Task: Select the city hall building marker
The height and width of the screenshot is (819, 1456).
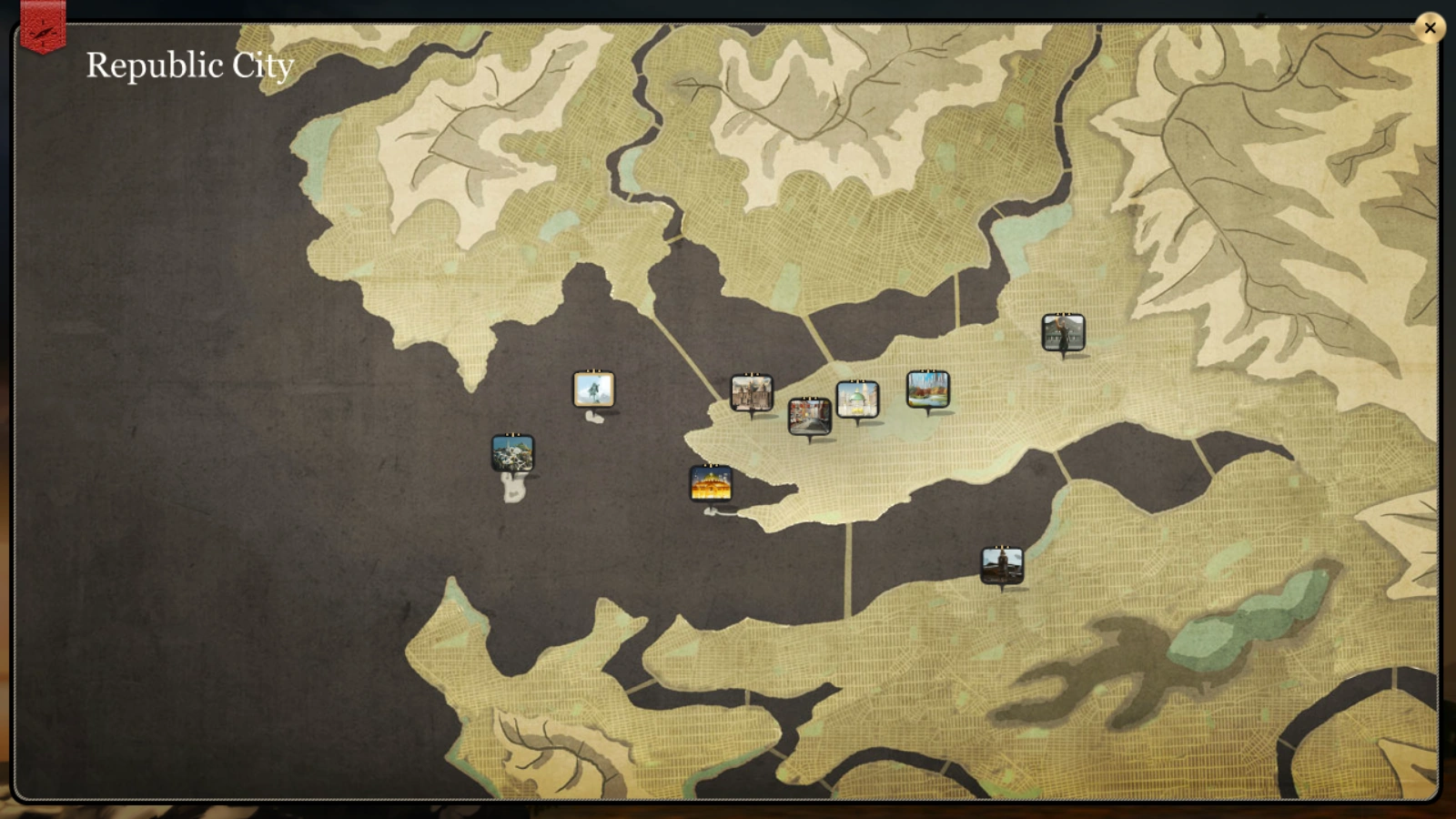Action: (753, 391)
